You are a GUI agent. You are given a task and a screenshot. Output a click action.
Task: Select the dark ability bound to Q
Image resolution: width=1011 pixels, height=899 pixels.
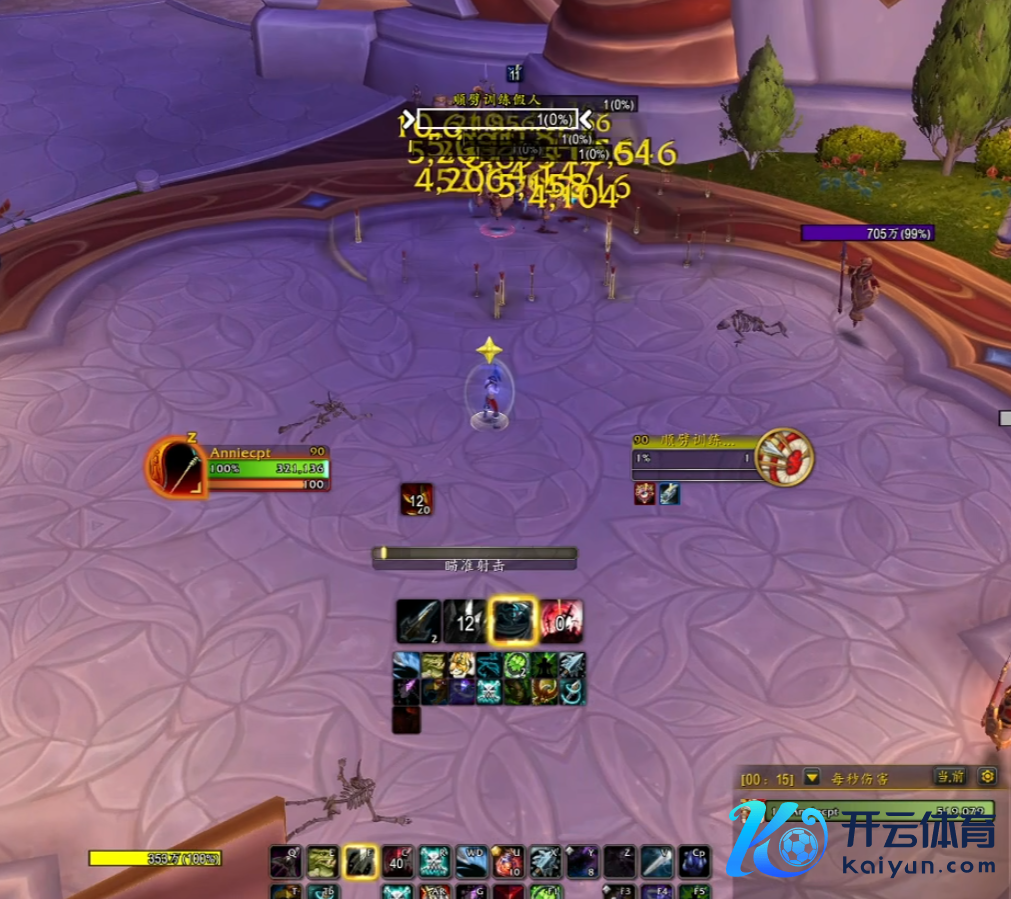pos(285,861)
